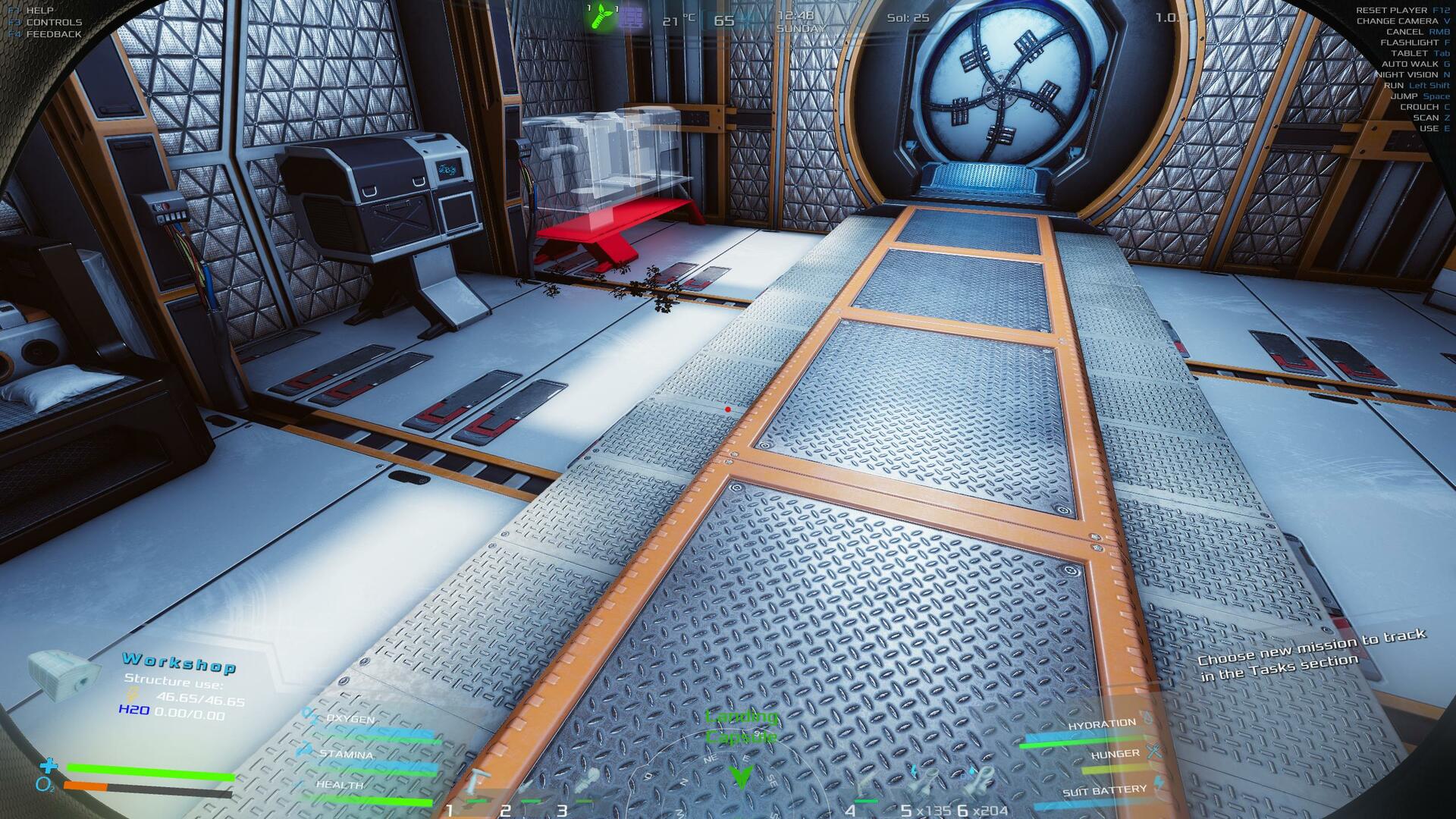Click the purple grid panel icon
This screenshot has height=819, width=1456.
(x=631, y=18)
